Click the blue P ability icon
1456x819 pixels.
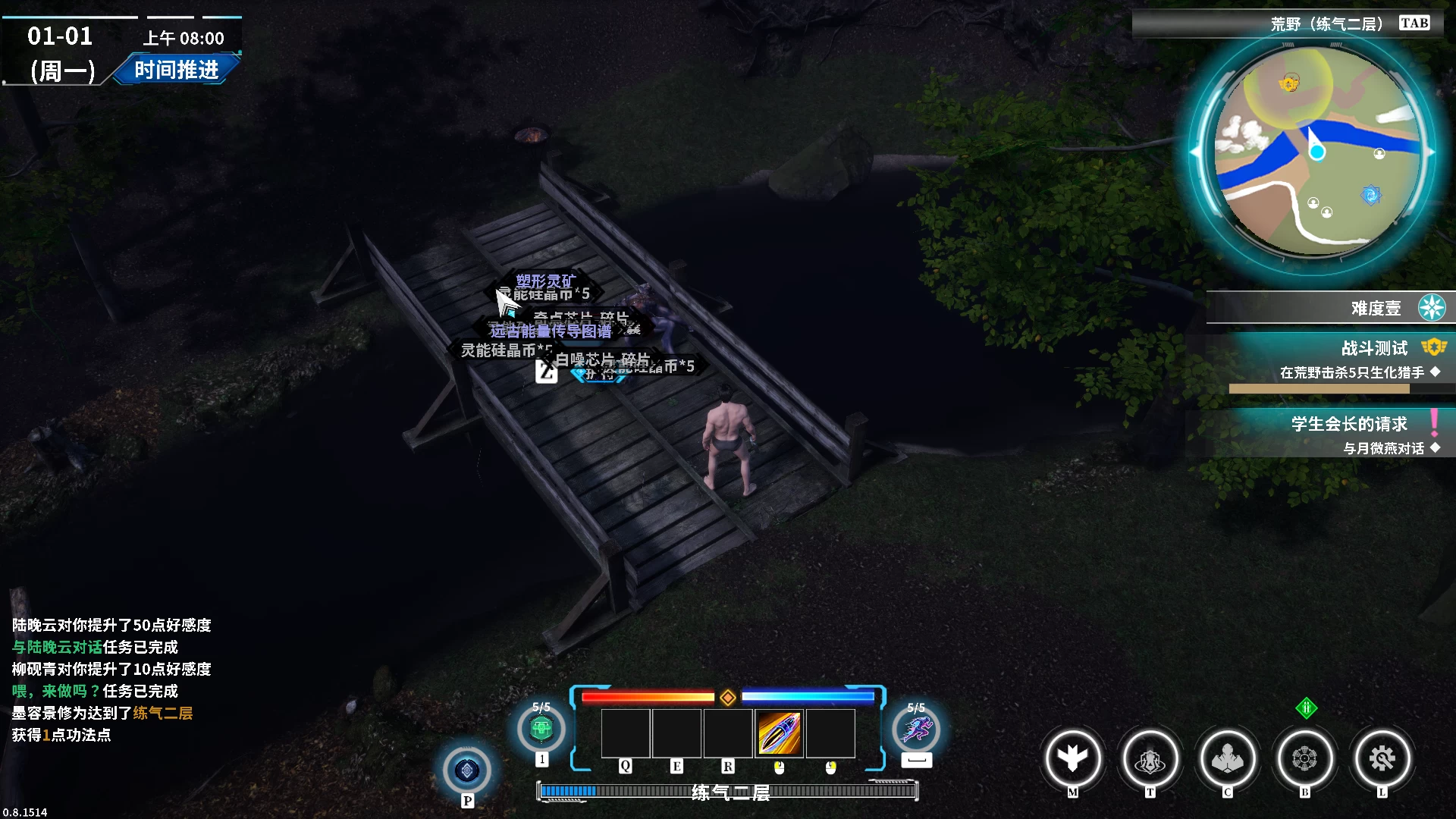click(x=468, y=771)
